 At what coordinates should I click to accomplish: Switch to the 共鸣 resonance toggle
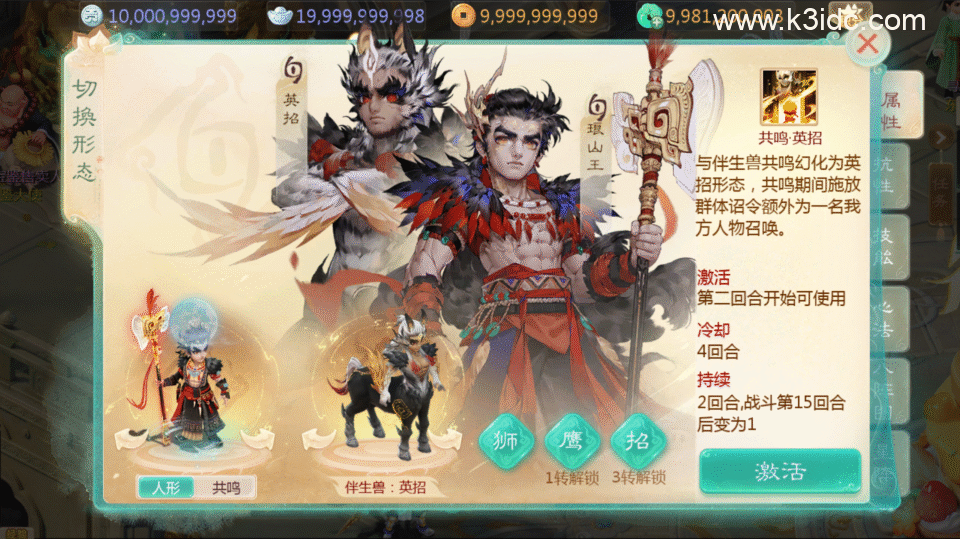pos(226,488)
